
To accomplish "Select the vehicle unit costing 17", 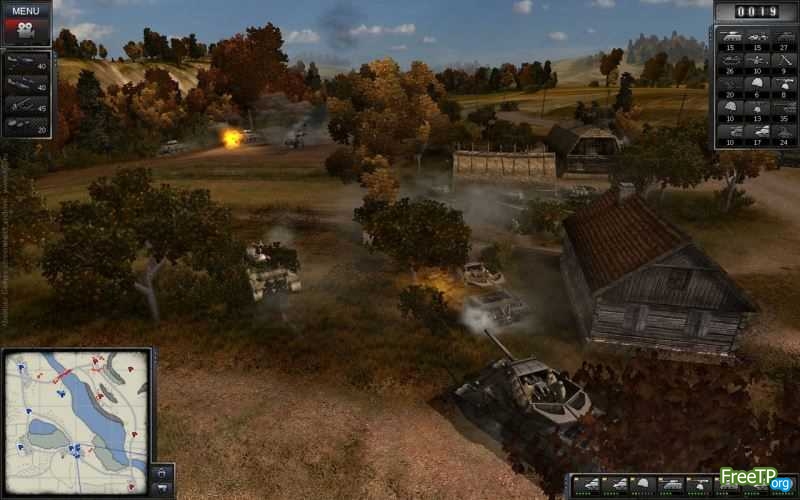I will click(759, 132).
